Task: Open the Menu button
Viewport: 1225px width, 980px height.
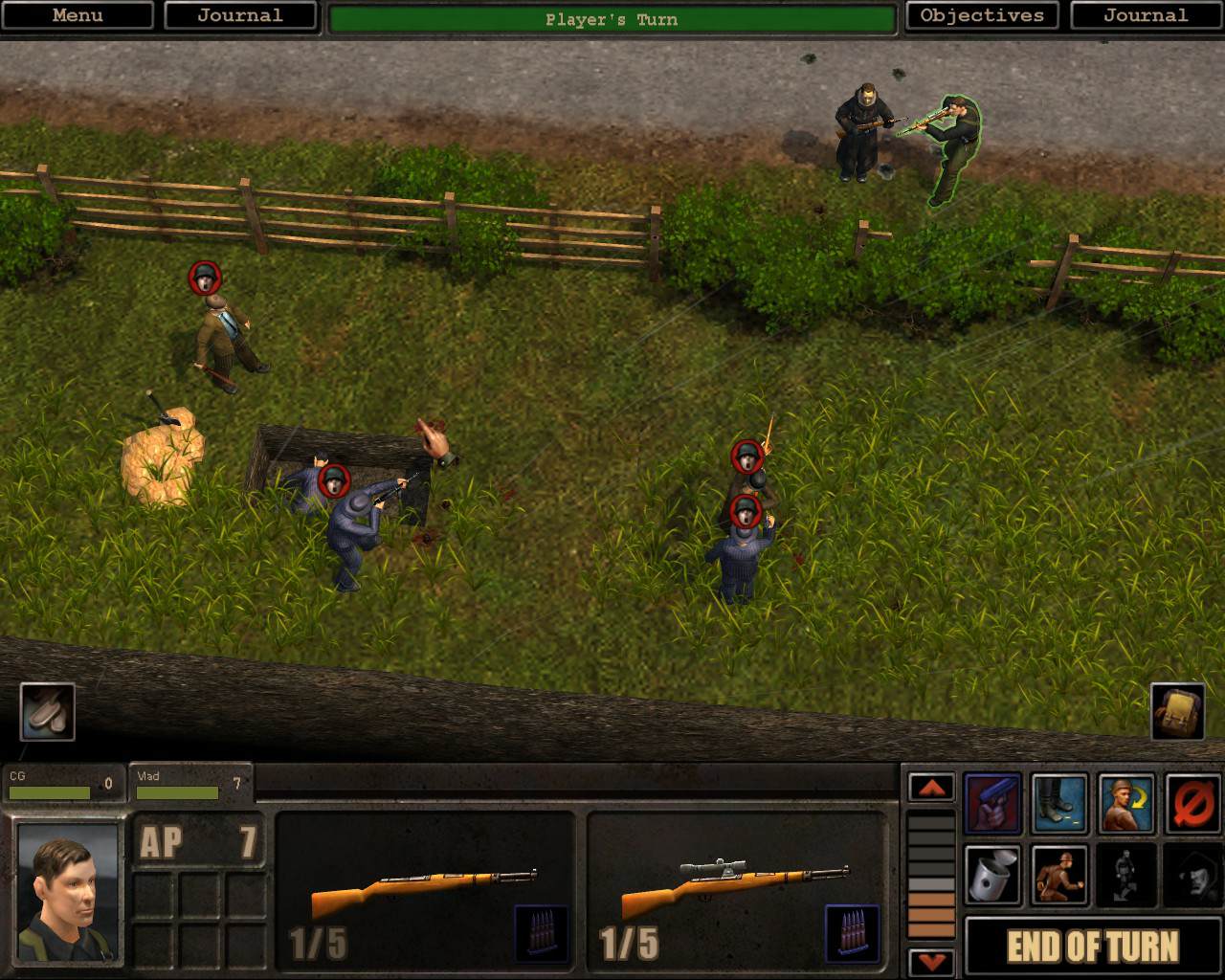Action: click(77, 15)
